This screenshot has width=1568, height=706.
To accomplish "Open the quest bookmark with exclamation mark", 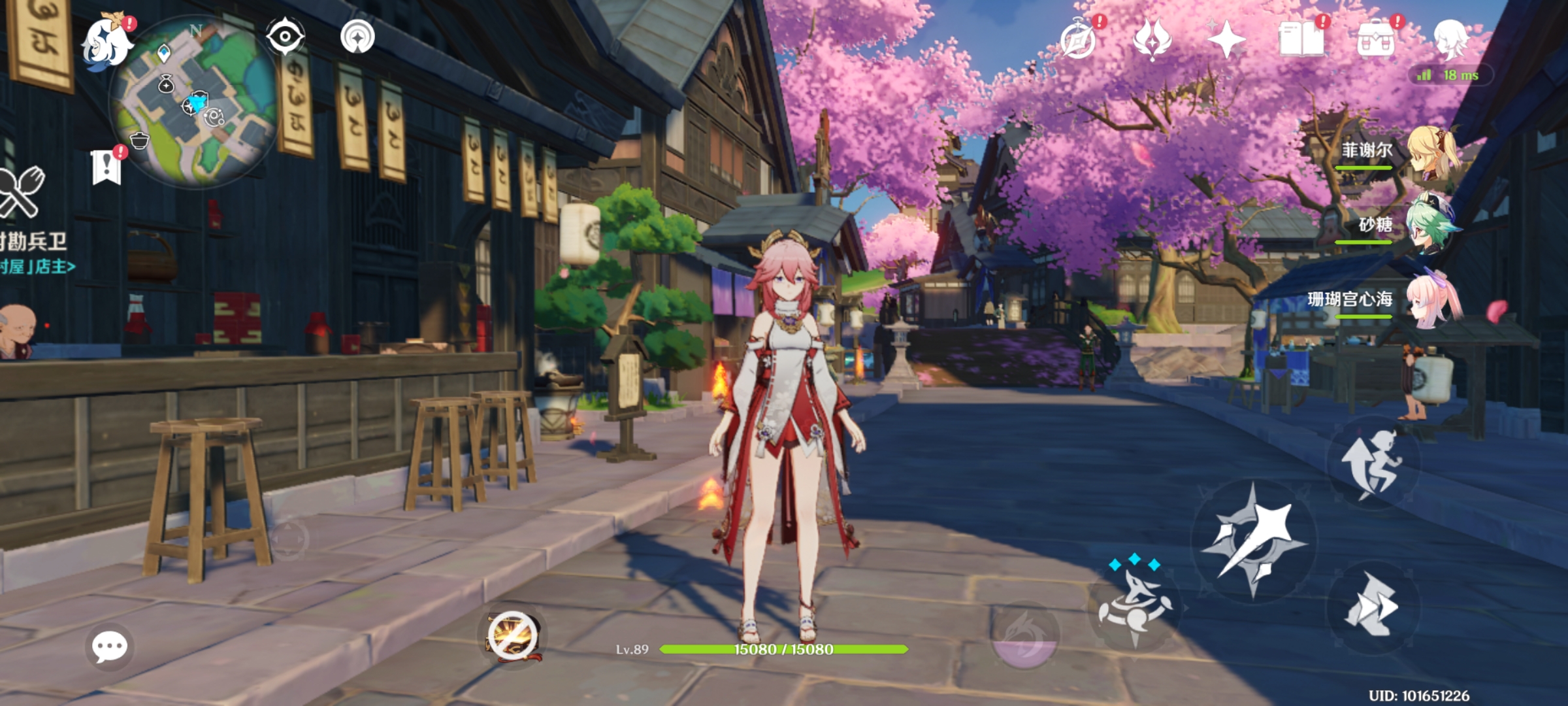I will (x=106, y=167).
